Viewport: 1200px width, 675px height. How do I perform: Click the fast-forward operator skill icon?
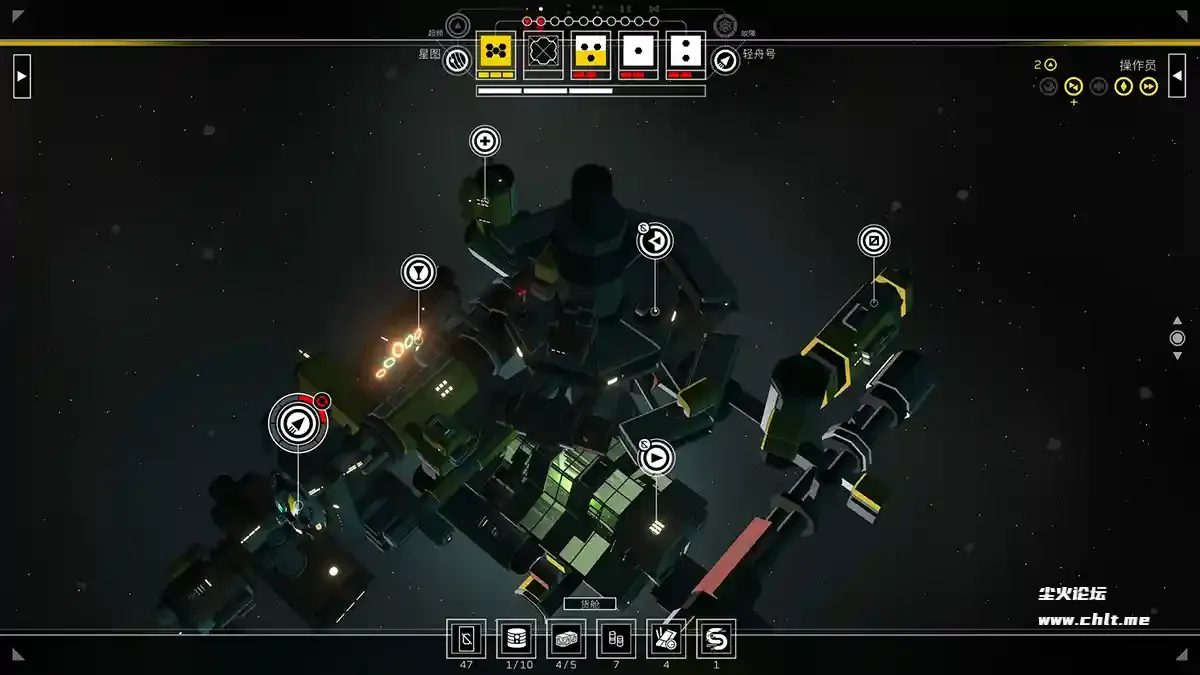(x=1149, y=87)
